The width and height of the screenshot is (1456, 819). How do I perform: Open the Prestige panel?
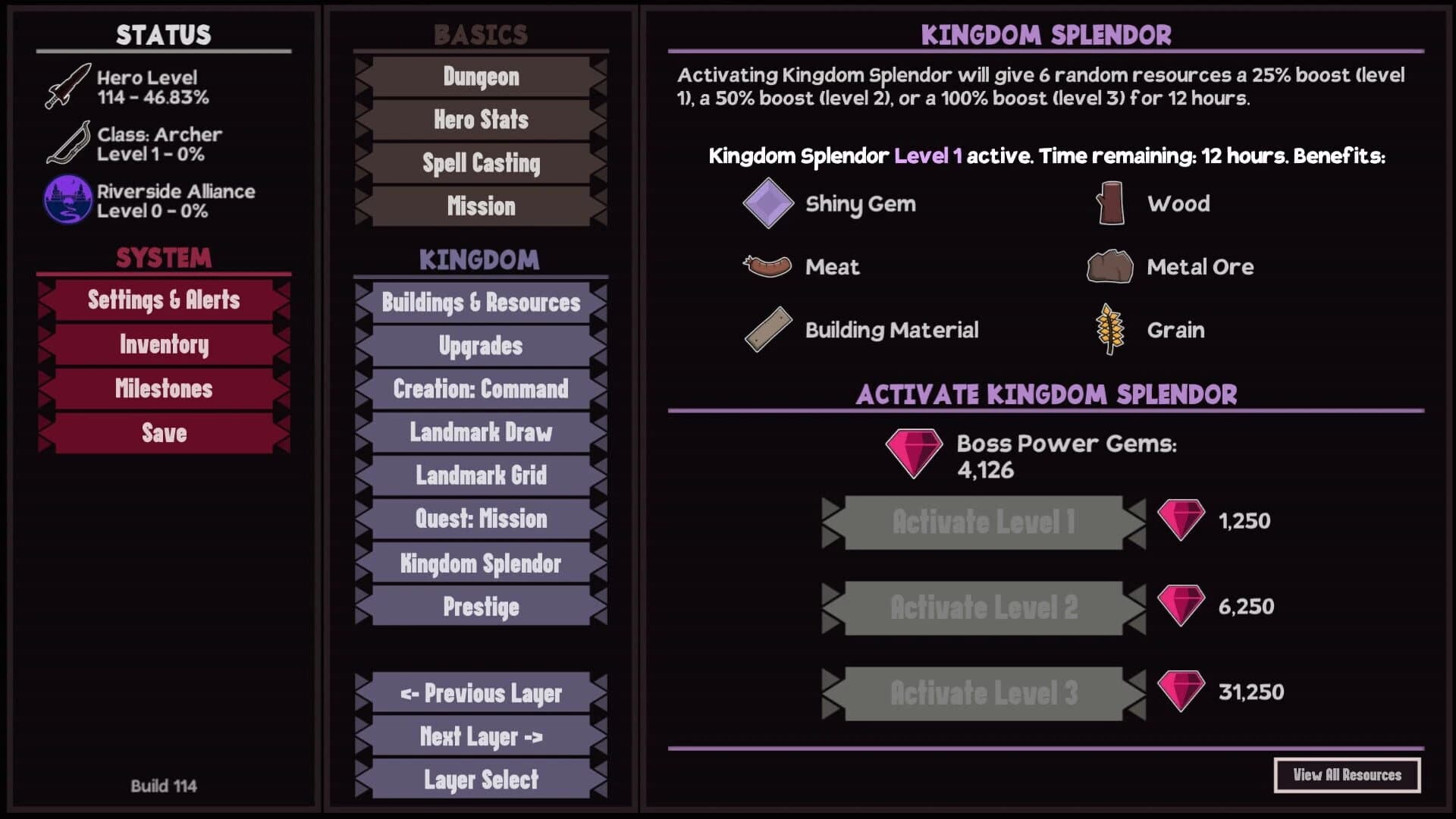(479, 607)
